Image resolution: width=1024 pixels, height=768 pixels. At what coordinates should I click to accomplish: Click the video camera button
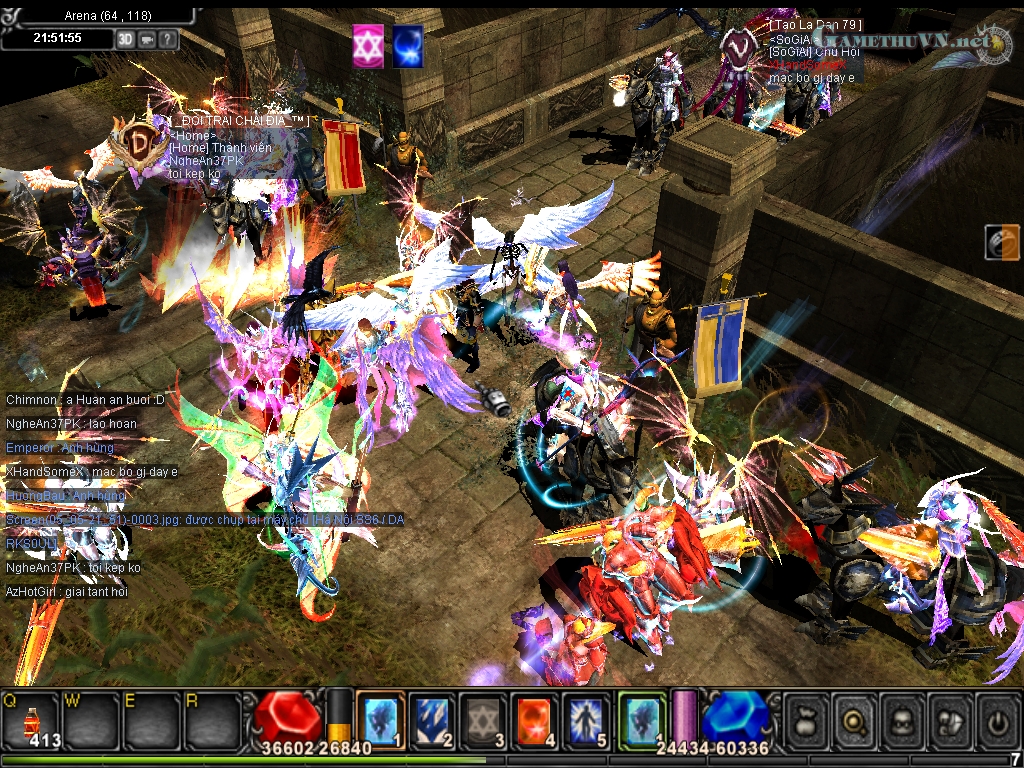pos(146,39)
